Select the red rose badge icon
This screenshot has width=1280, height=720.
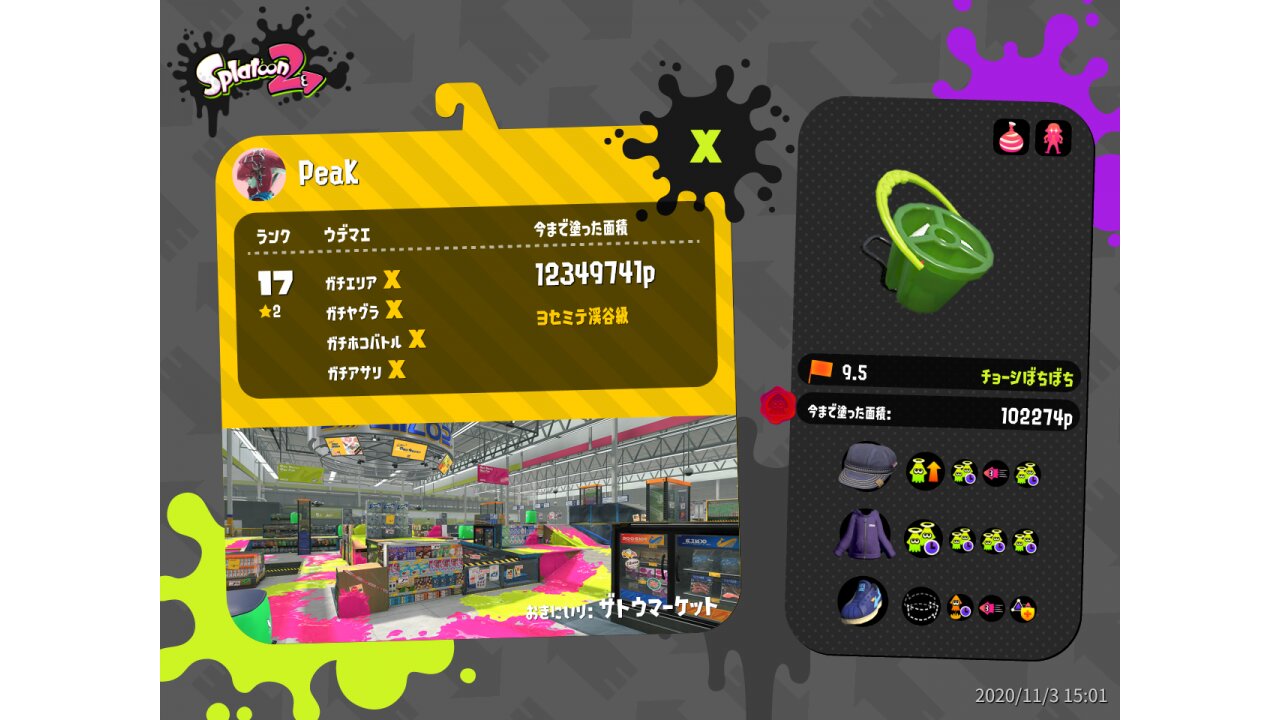coord(777,406)
